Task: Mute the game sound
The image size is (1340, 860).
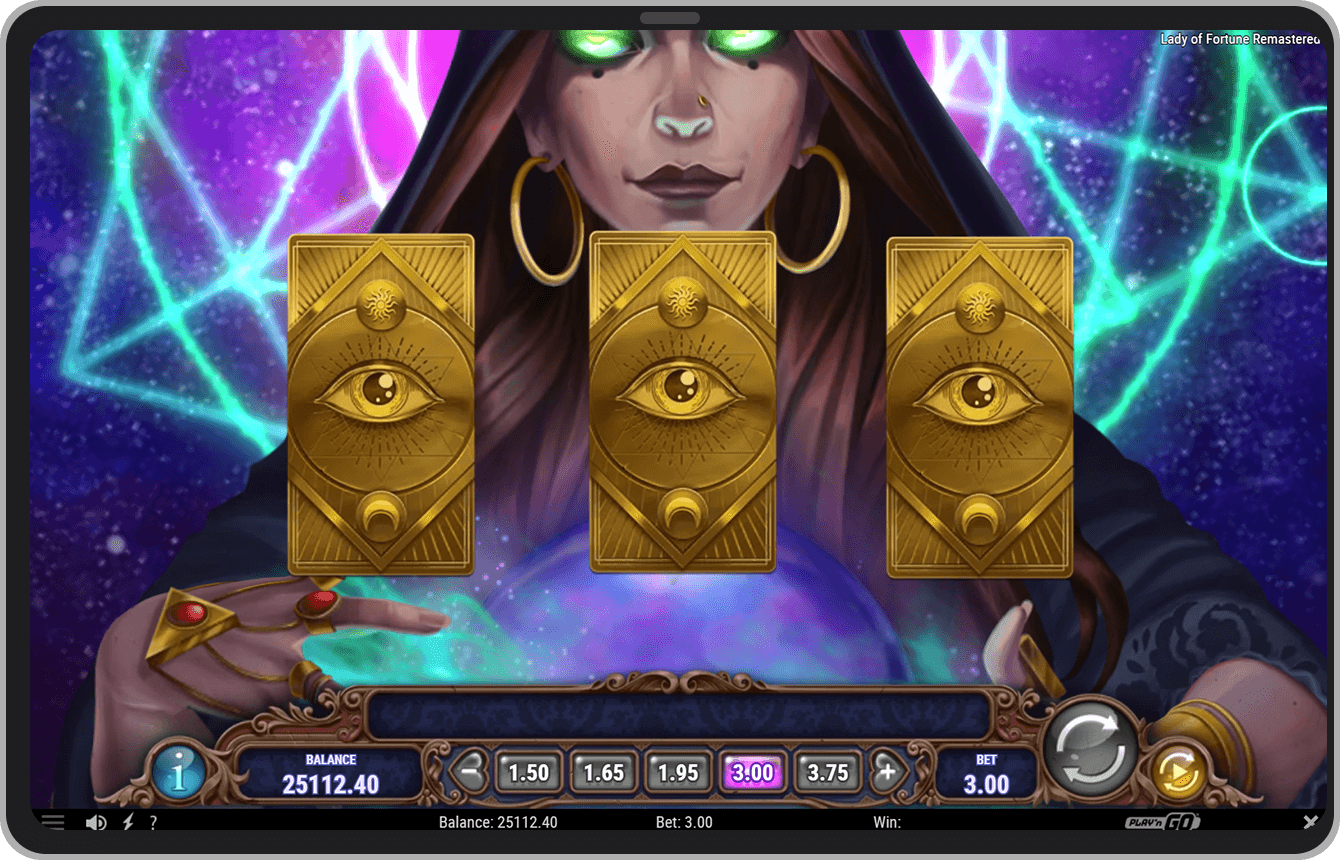Action: tap(95, 821)
